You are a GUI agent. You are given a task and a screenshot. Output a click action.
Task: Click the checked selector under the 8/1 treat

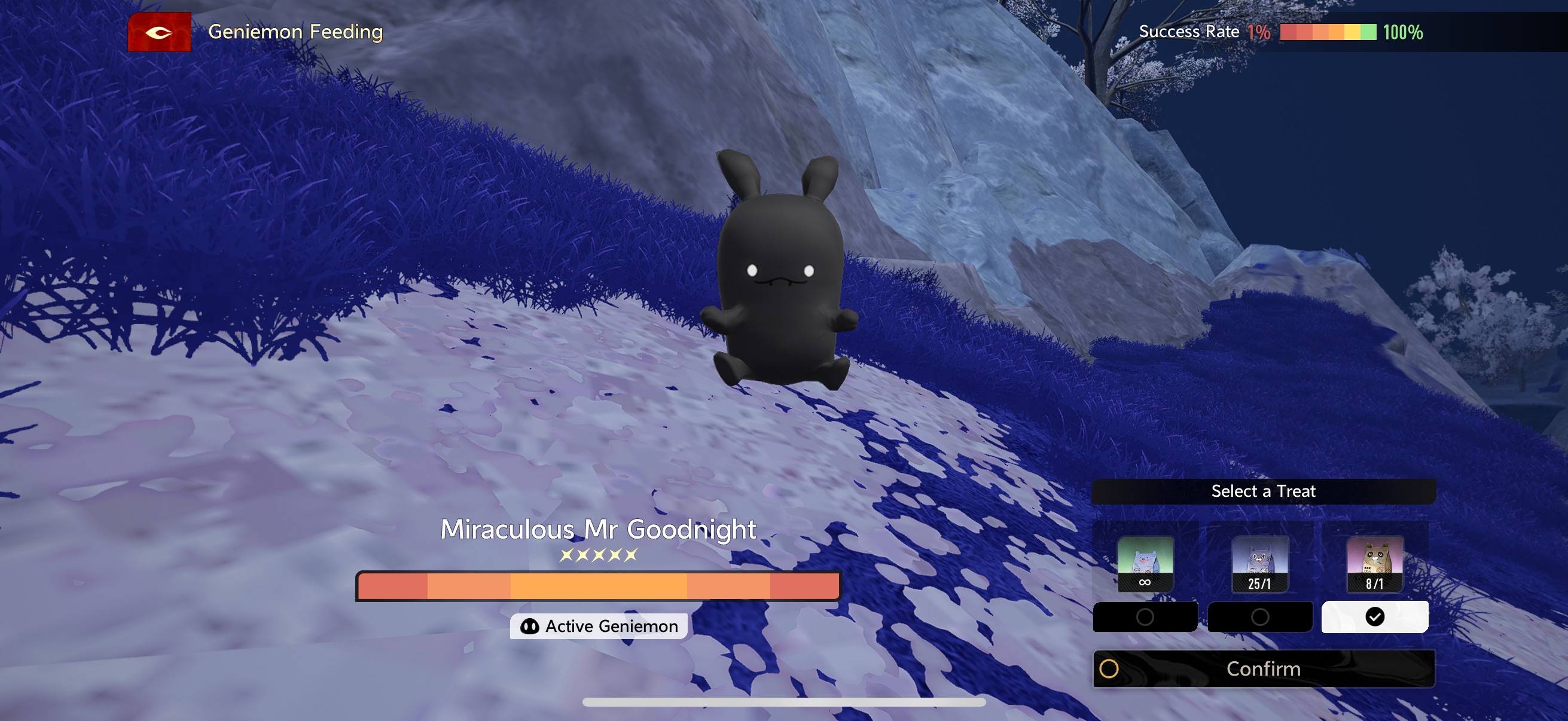pos(1374,617)
